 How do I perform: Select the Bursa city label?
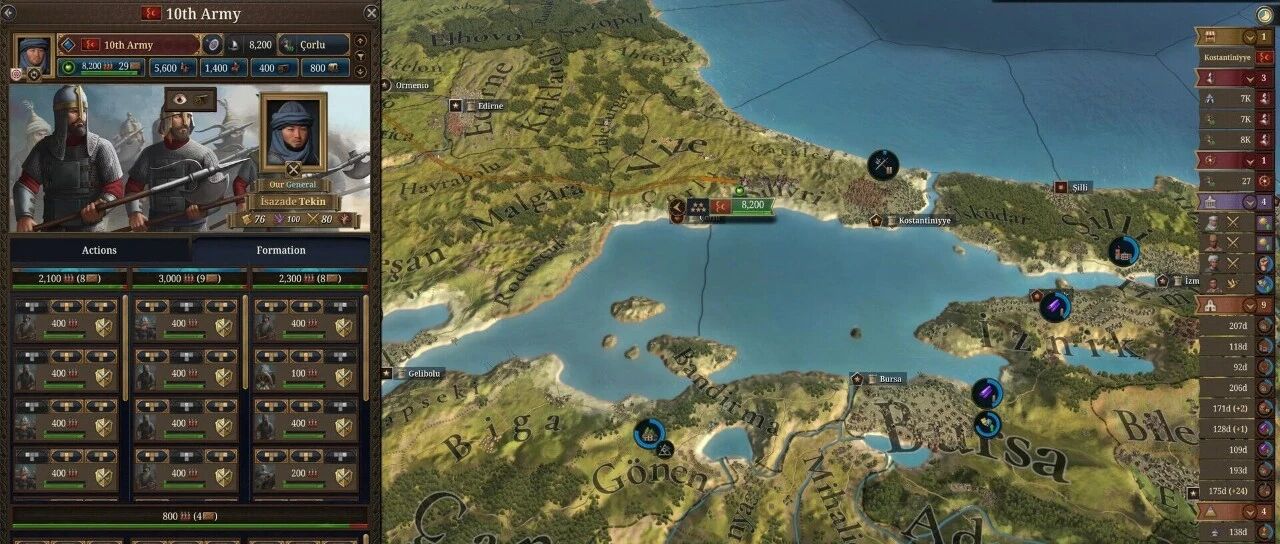(890, 380)
